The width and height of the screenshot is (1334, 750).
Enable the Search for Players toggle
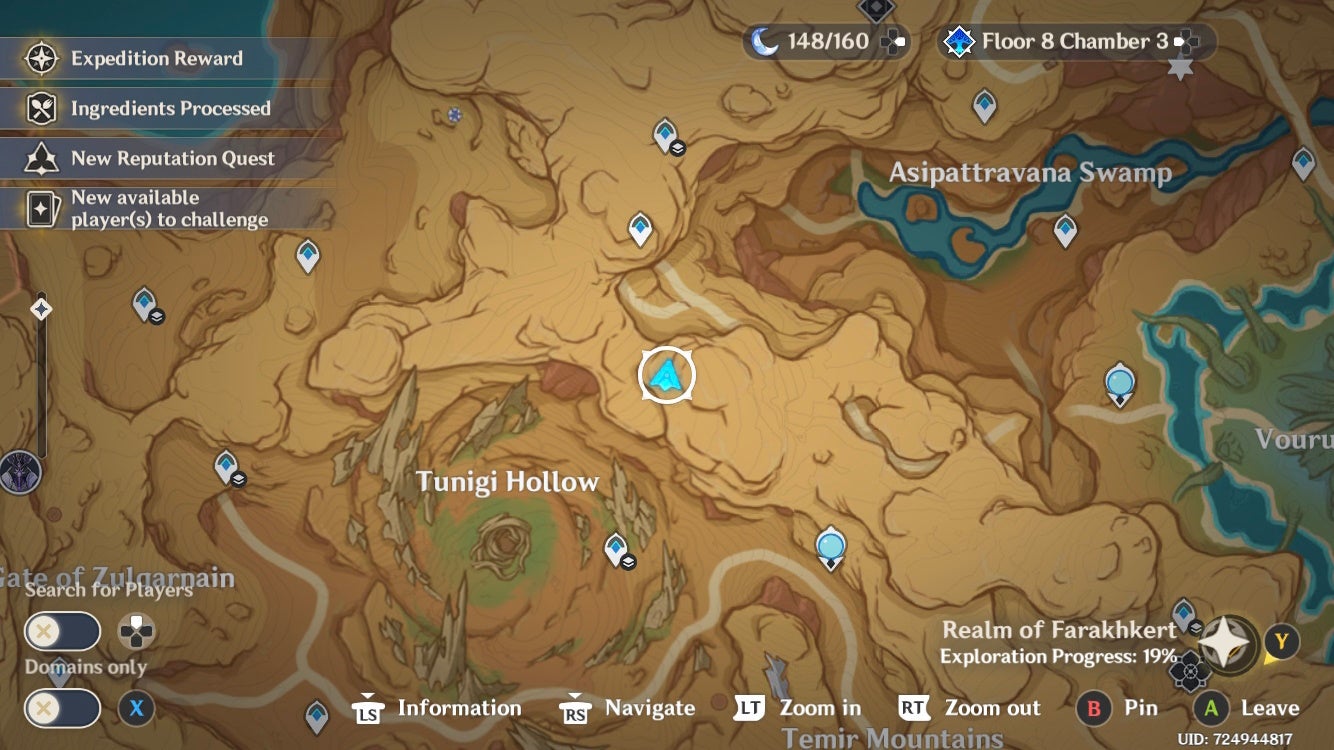point(62,632)
